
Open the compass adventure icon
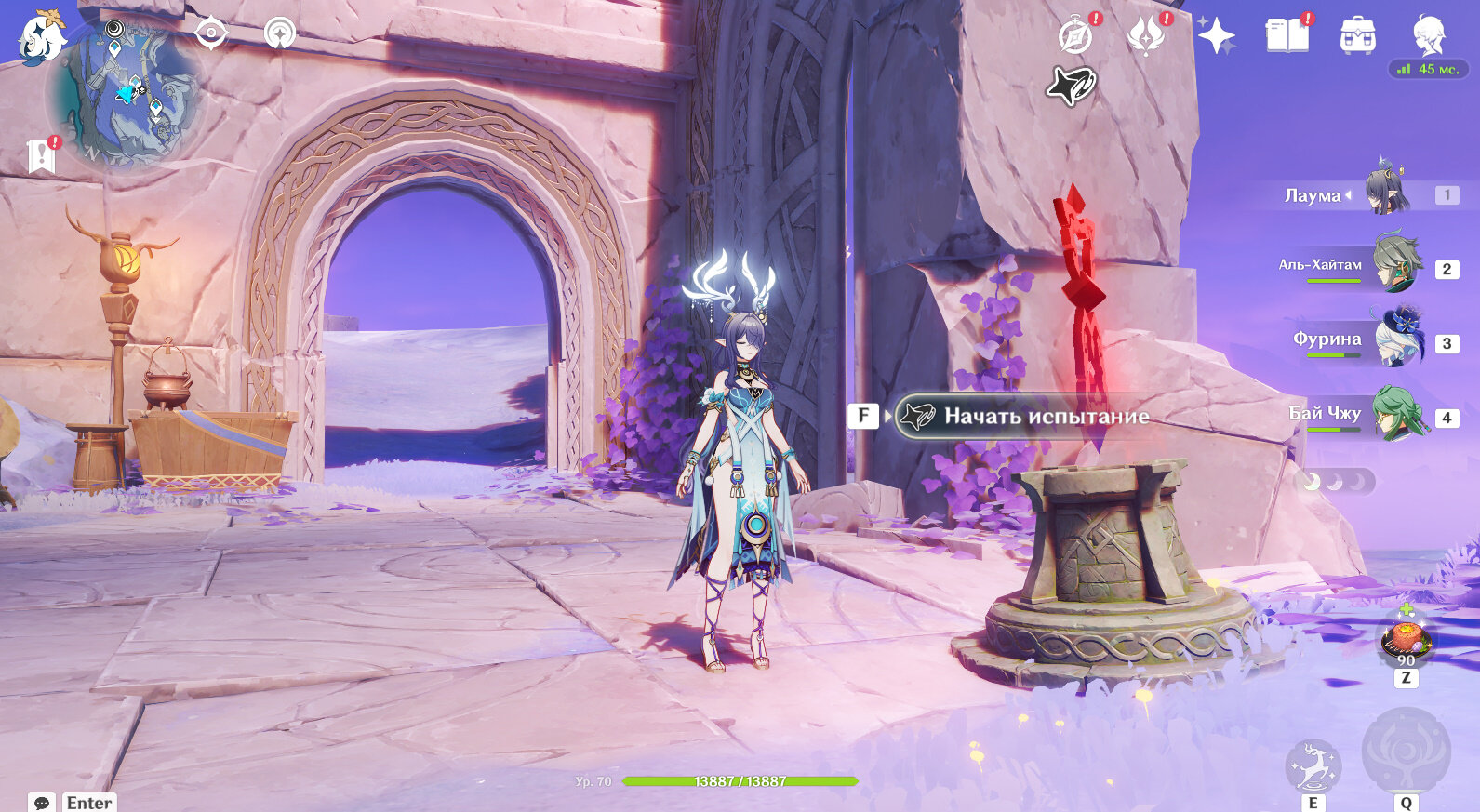point(1075,36)
